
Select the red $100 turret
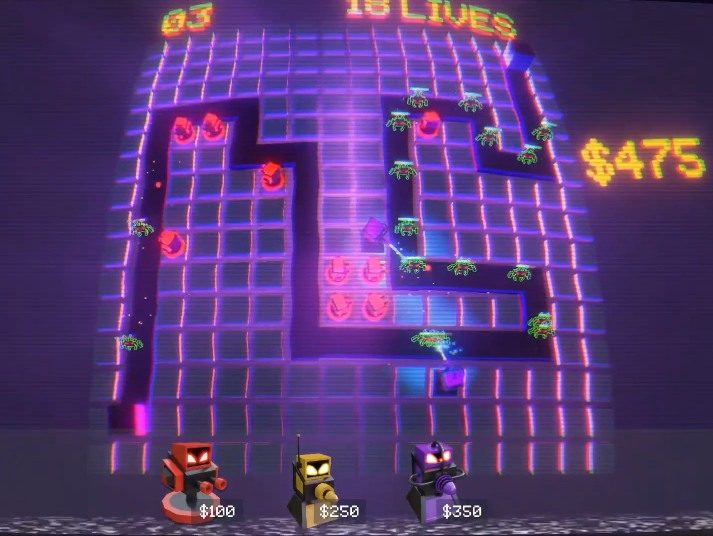pos(190,482)
